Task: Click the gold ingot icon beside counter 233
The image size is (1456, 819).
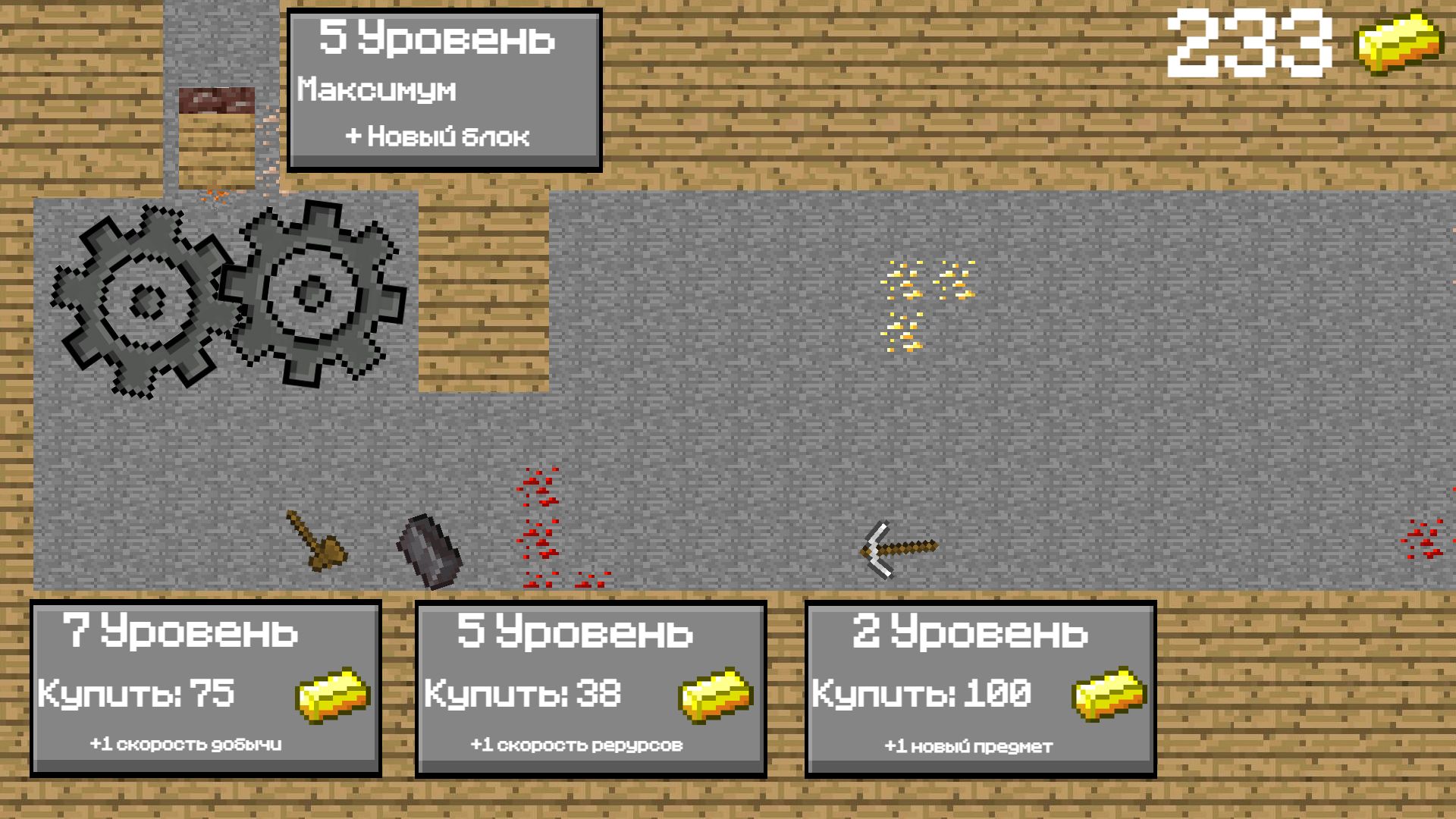Action: 1401,42
